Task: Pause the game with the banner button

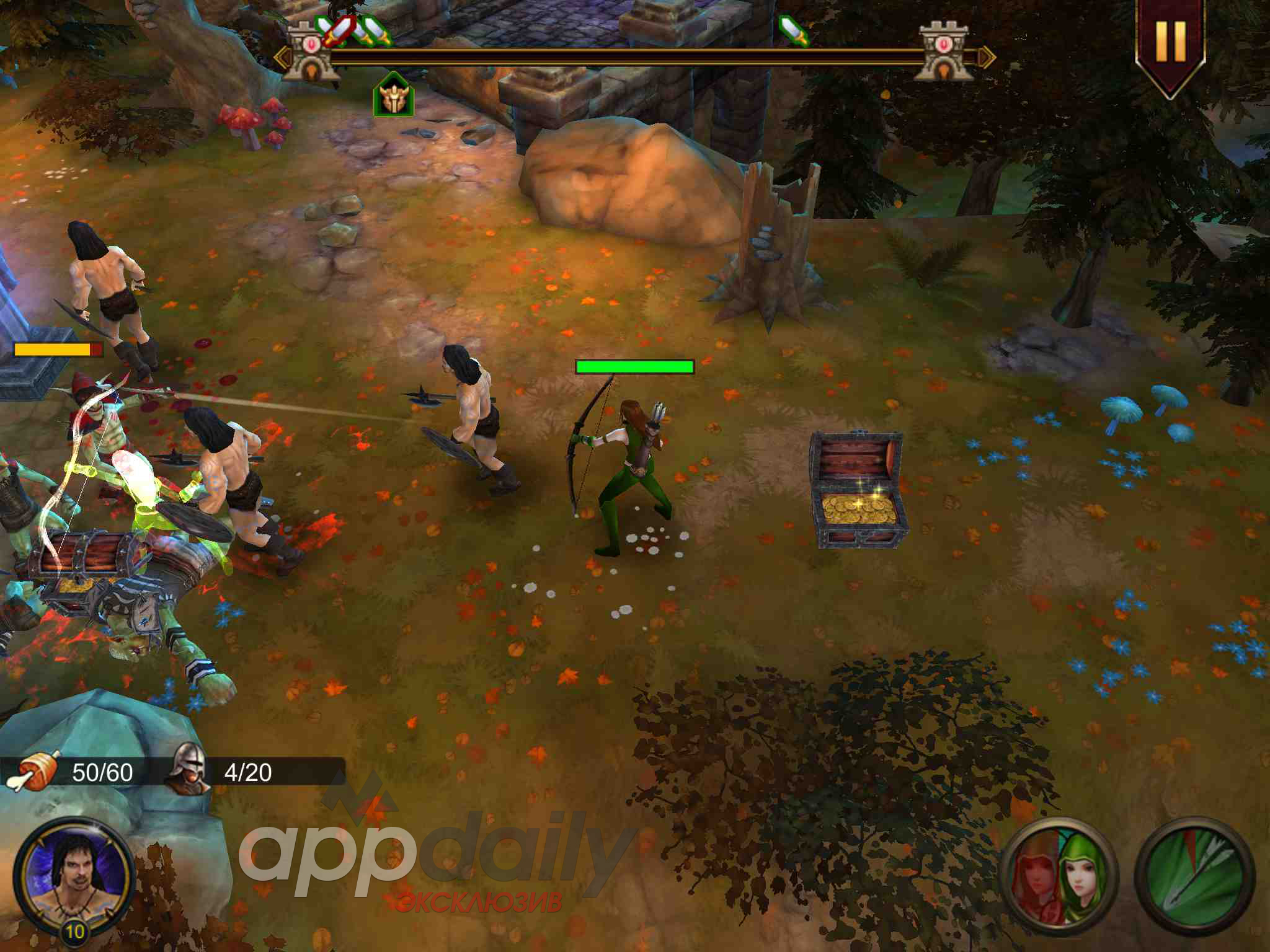Action: (x=1170, y=42)
